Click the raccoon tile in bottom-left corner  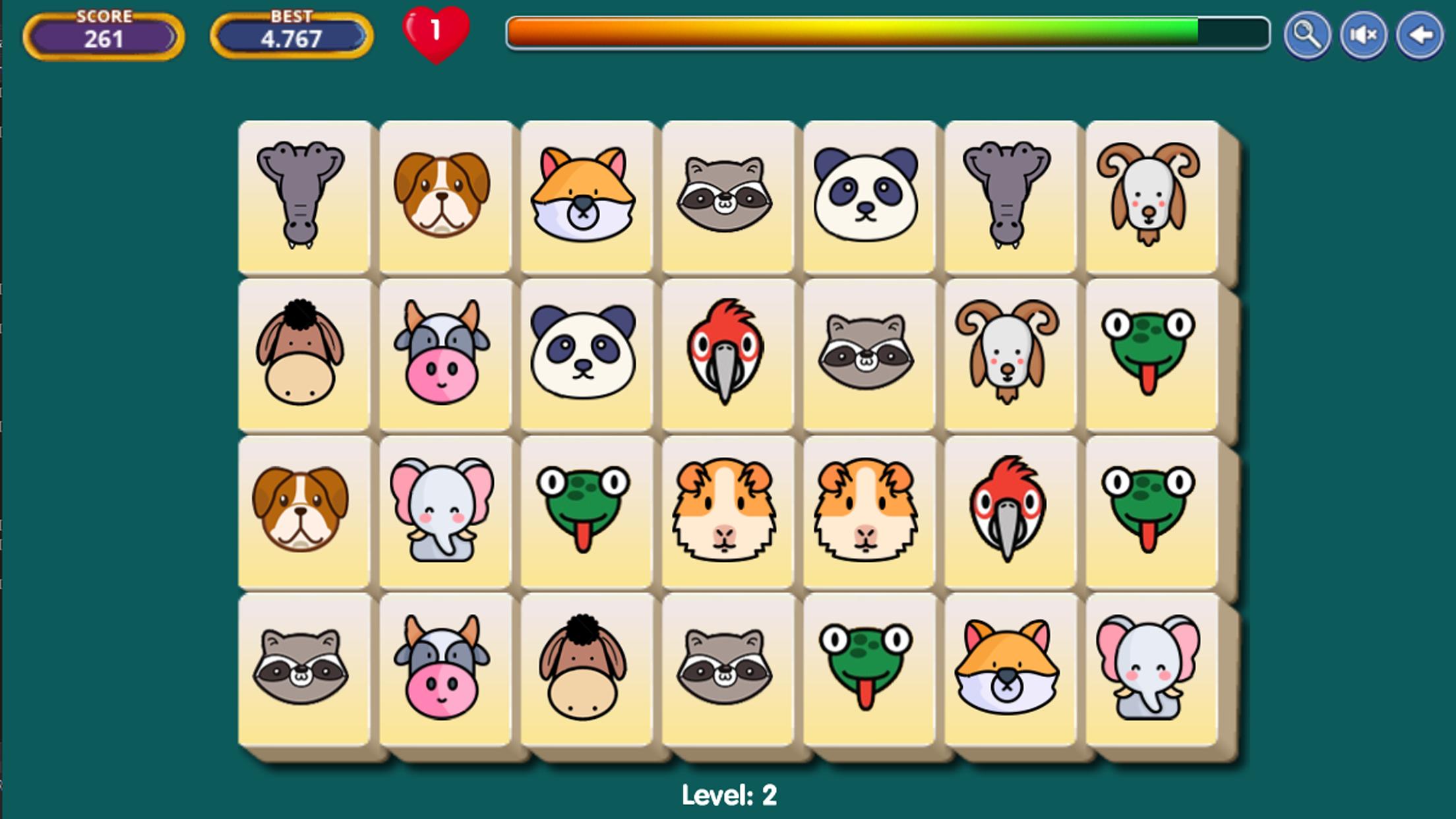point(304,673)
